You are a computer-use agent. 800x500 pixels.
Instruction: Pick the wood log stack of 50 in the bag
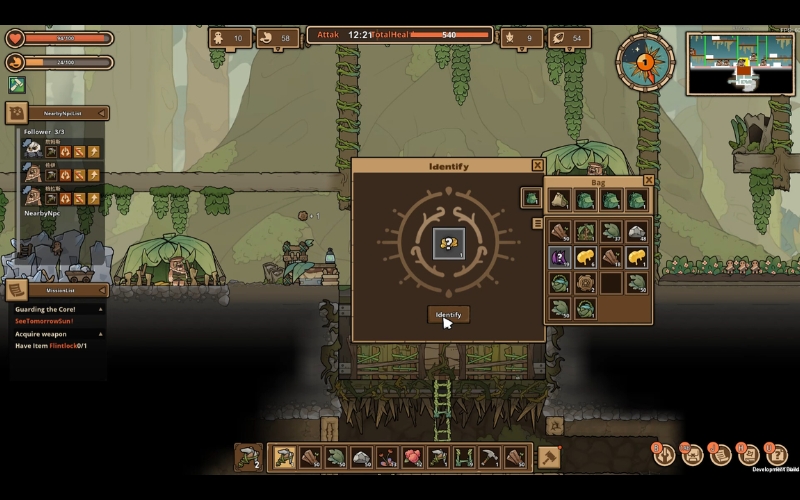(559, 233)
